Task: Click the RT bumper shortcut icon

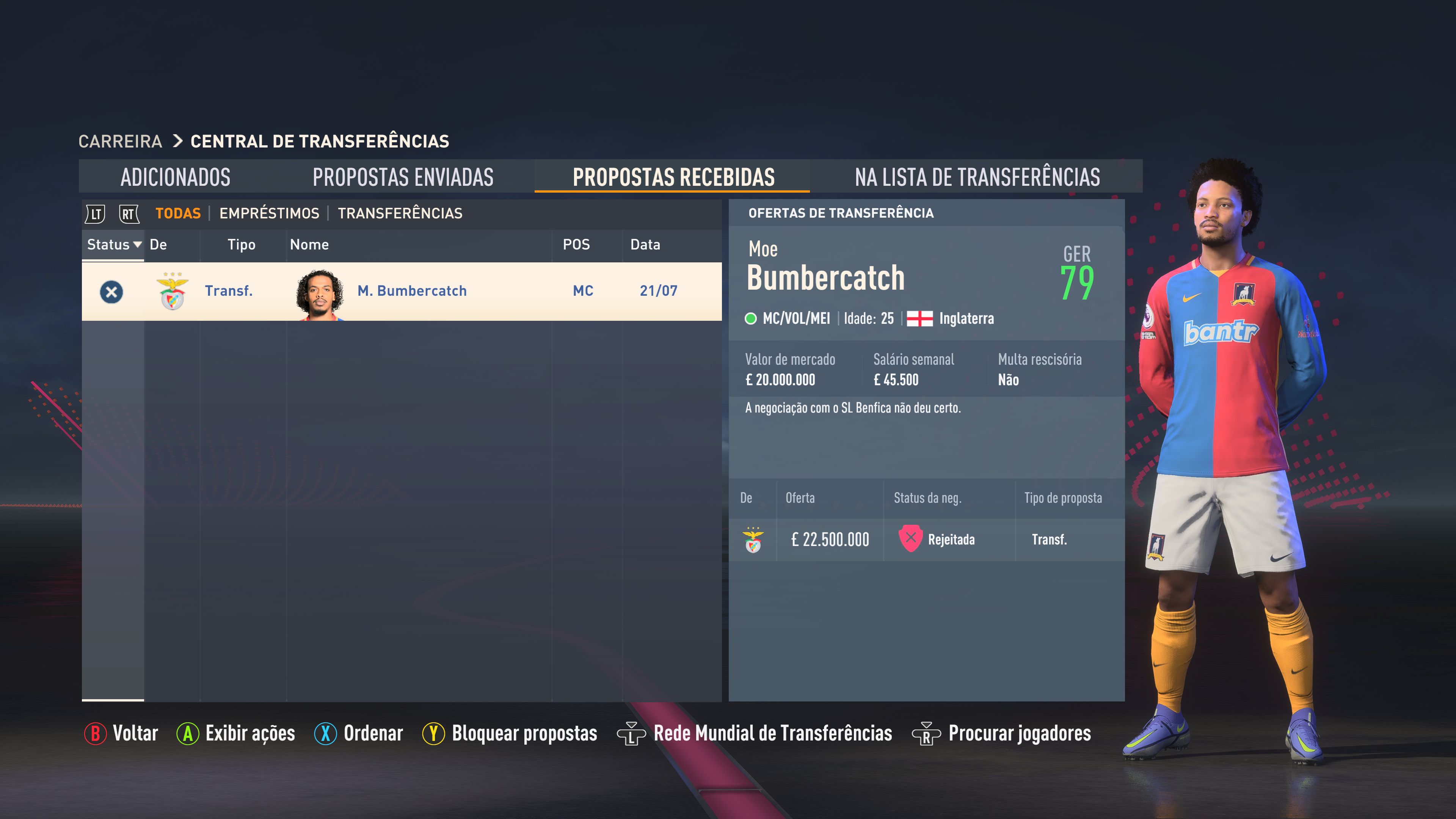Action: (x=128, y=213)
